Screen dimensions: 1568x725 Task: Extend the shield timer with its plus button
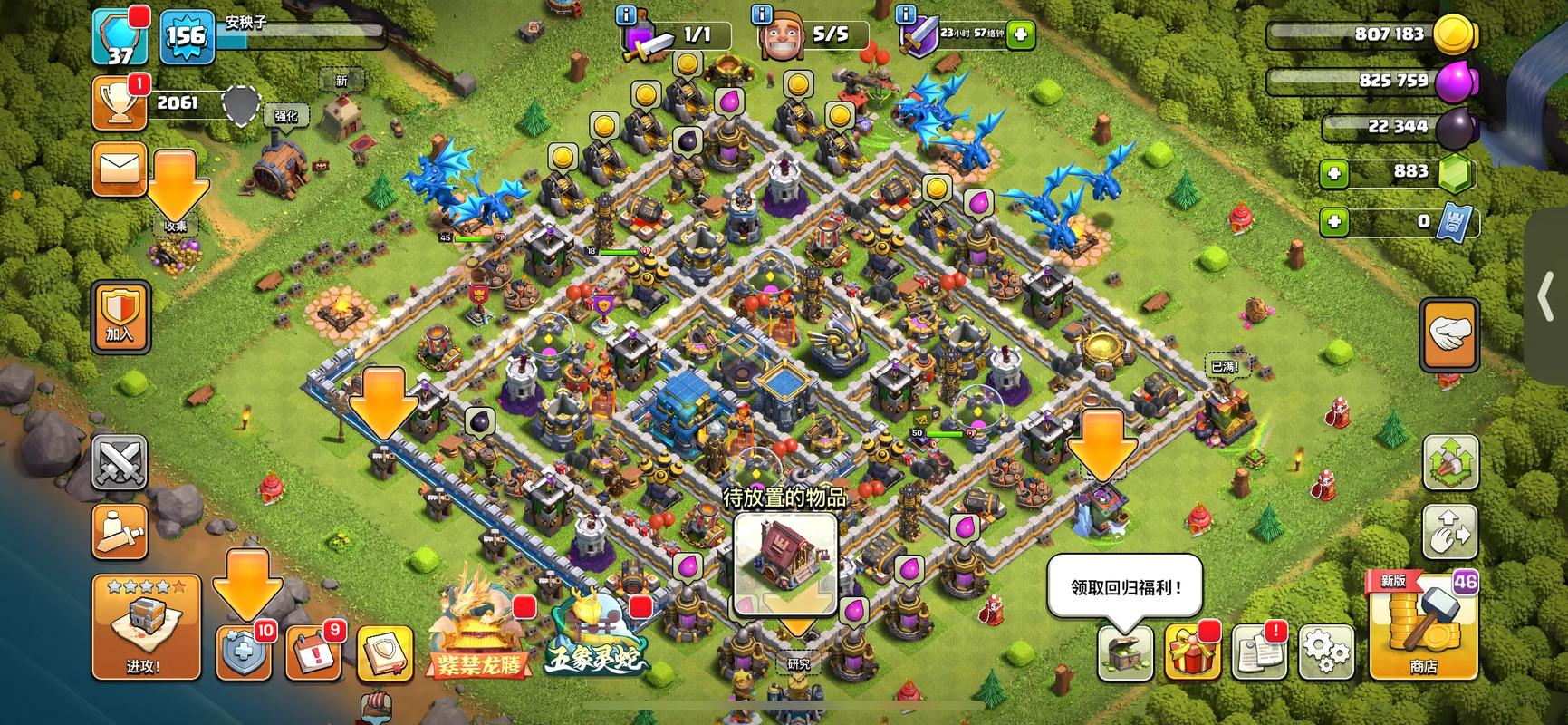(x=1021, y=35)
